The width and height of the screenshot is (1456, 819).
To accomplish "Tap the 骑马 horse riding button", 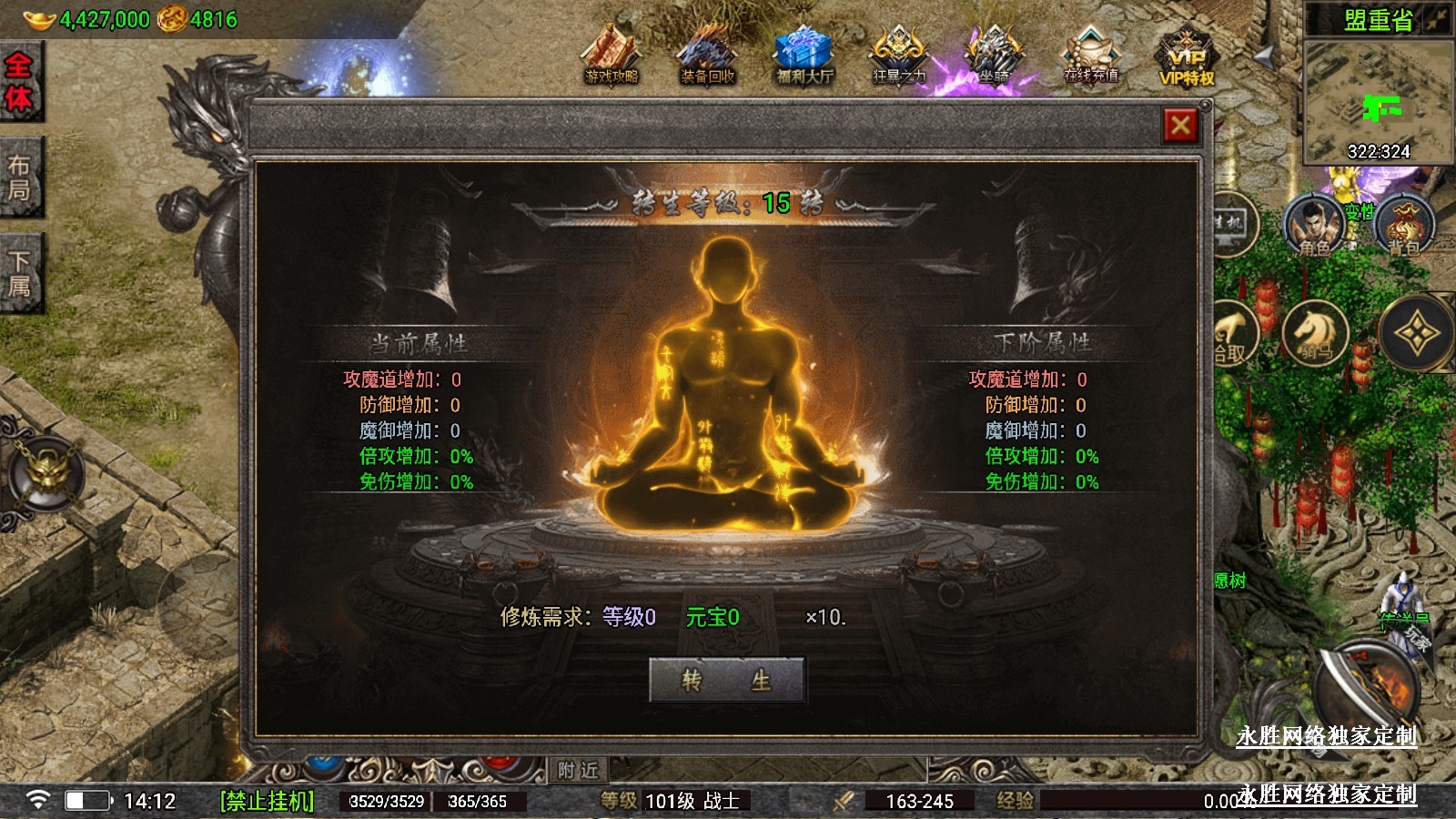I will 1314,333.
